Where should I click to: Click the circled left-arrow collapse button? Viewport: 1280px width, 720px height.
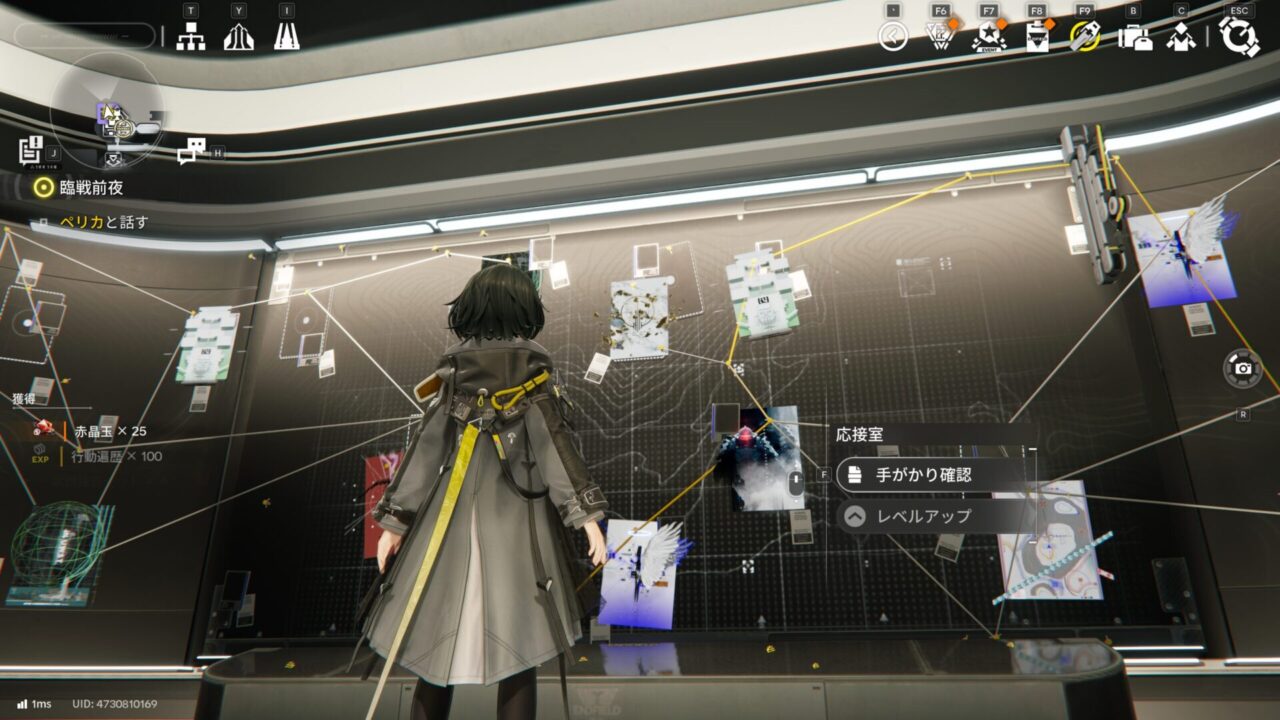tap(893, 37)
